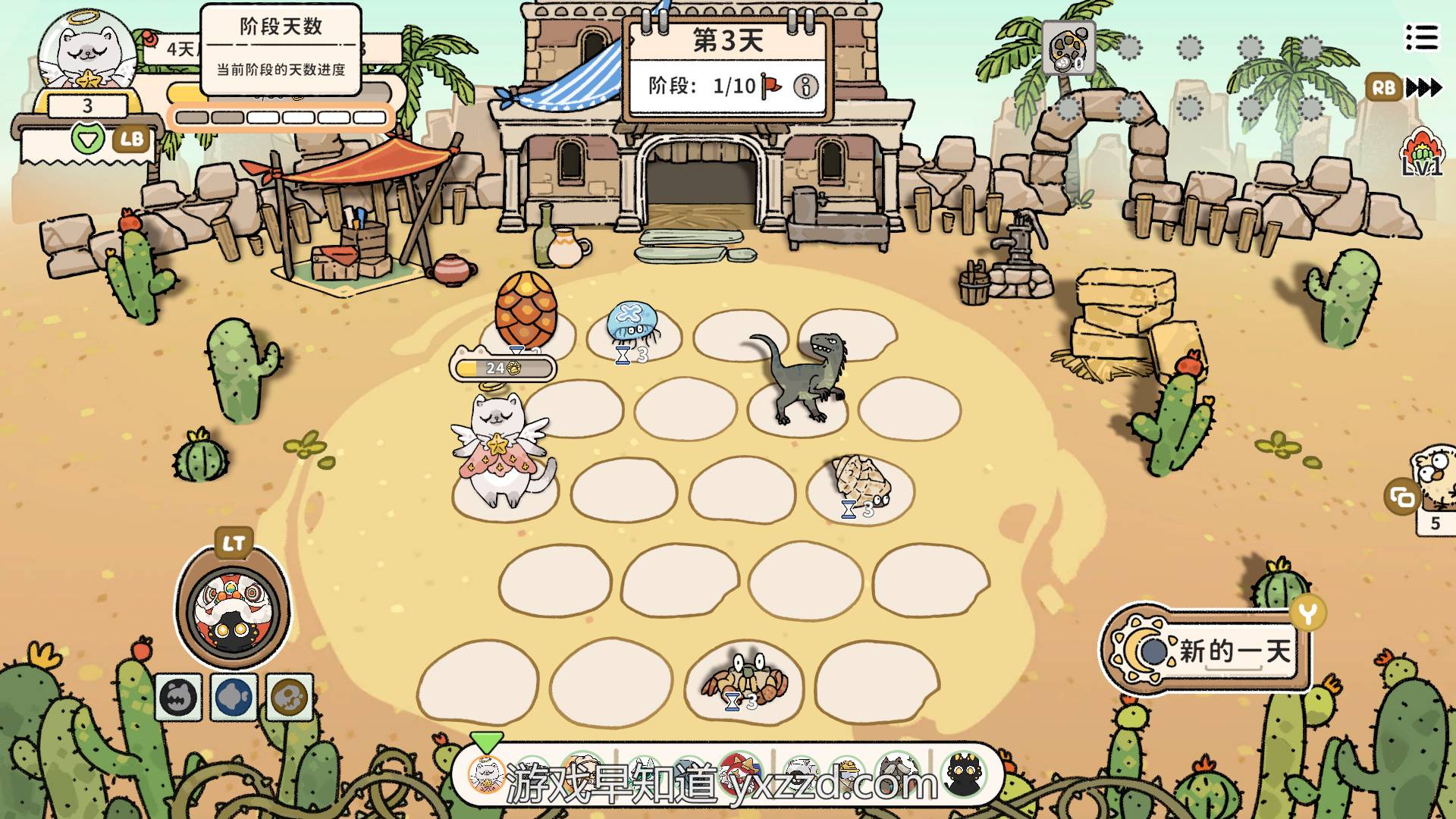
Task: Pick the angel cat in roster bar
Action: pyautogui.click(x=486, y=773)
